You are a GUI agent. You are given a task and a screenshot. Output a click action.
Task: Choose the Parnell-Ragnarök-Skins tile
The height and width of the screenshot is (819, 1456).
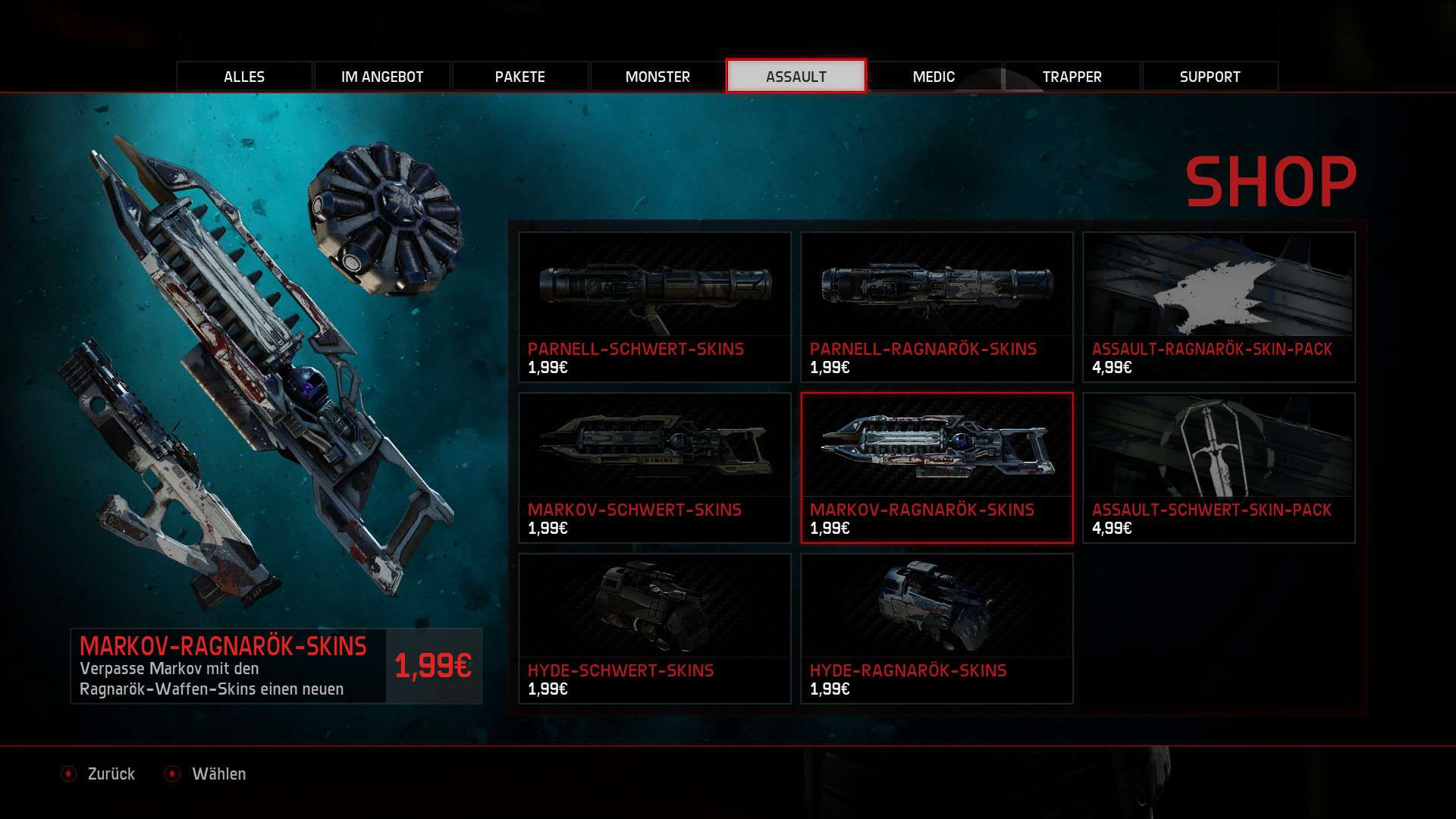(937, 306)
